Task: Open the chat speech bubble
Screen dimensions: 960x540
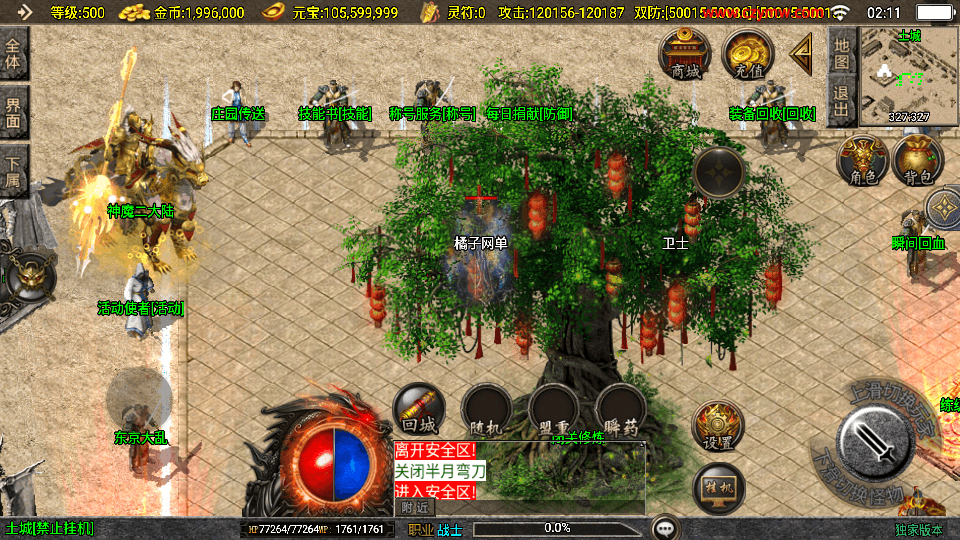Action: (665, 528)
